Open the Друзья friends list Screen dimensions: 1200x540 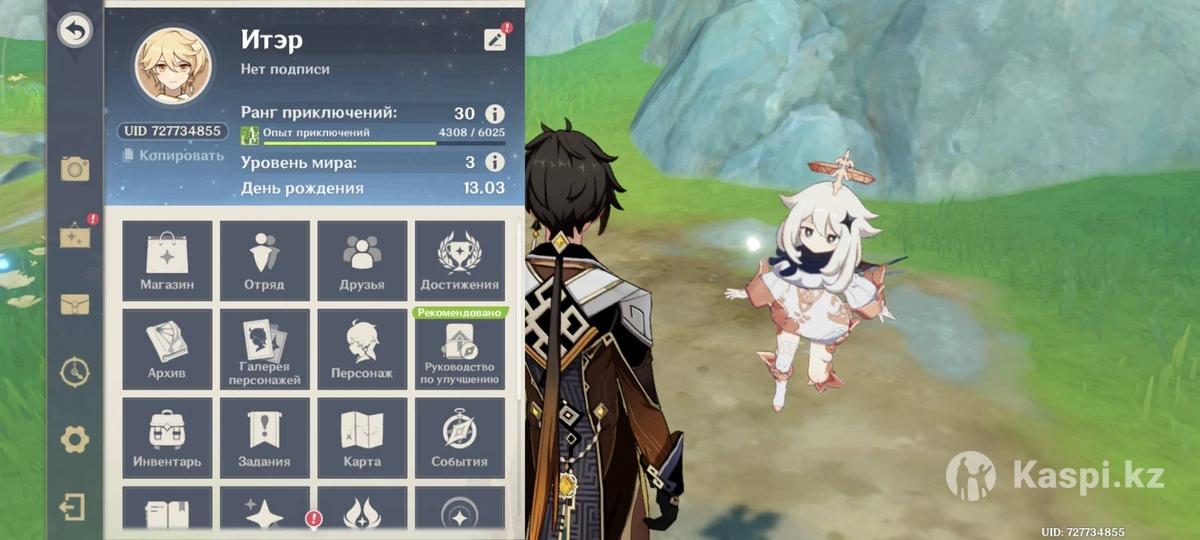coord(362,260)
